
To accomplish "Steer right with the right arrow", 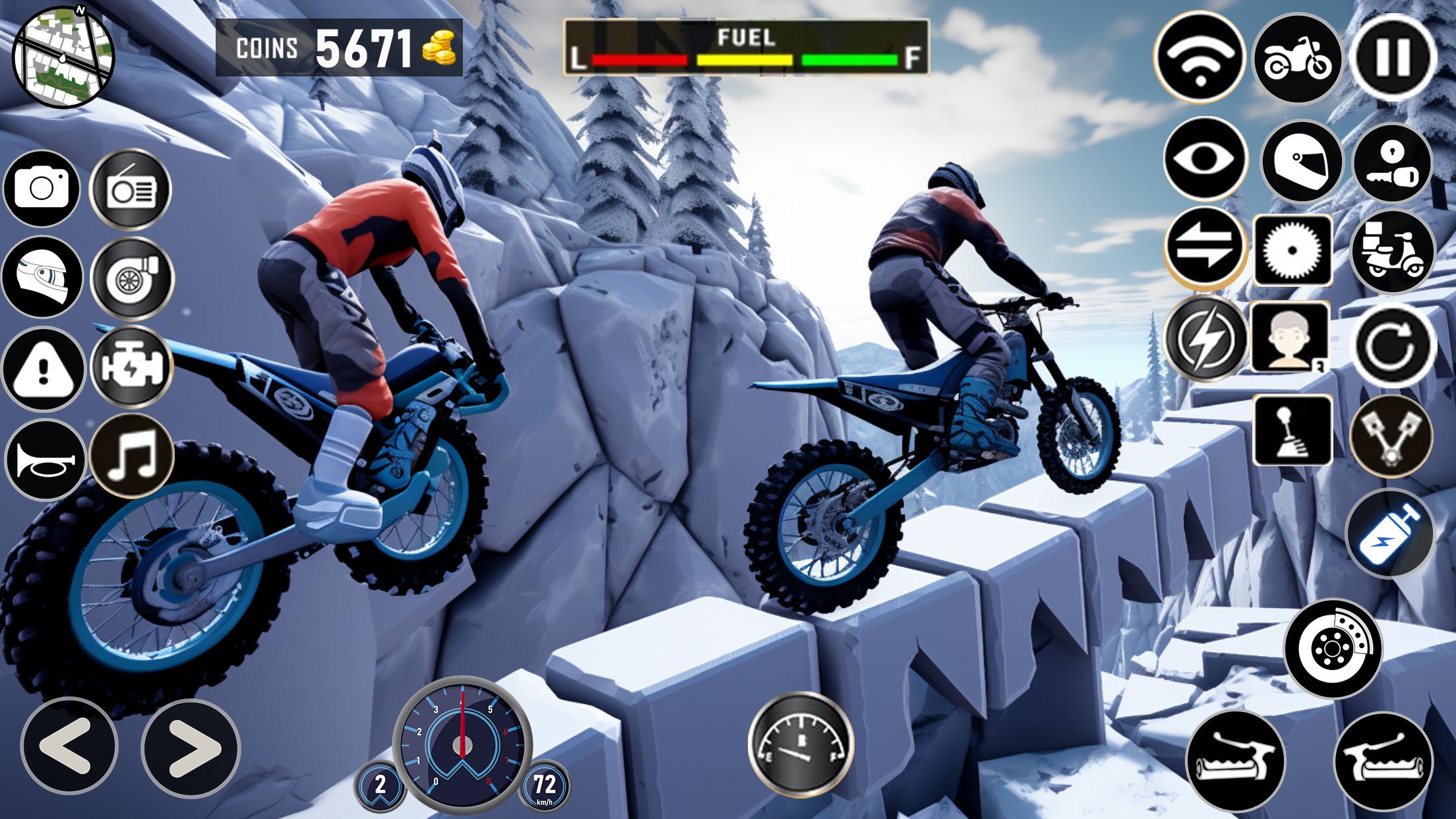I will tap(191, 748).
